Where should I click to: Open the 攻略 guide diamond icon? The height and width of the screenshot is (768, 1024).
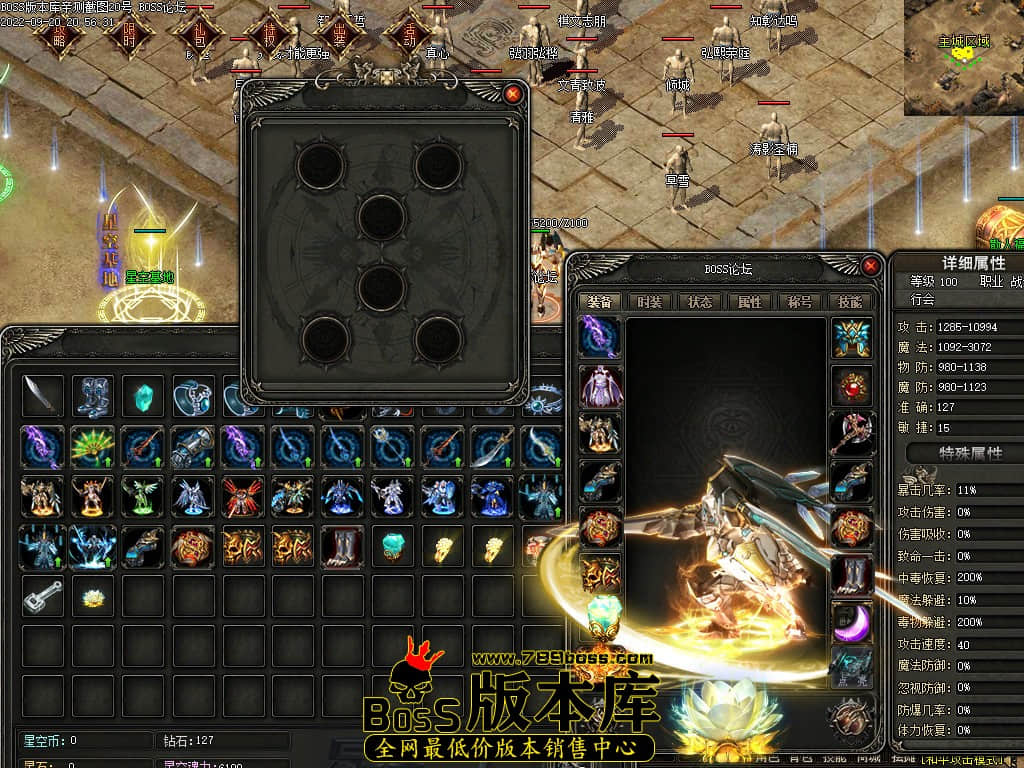click(58, 32)
